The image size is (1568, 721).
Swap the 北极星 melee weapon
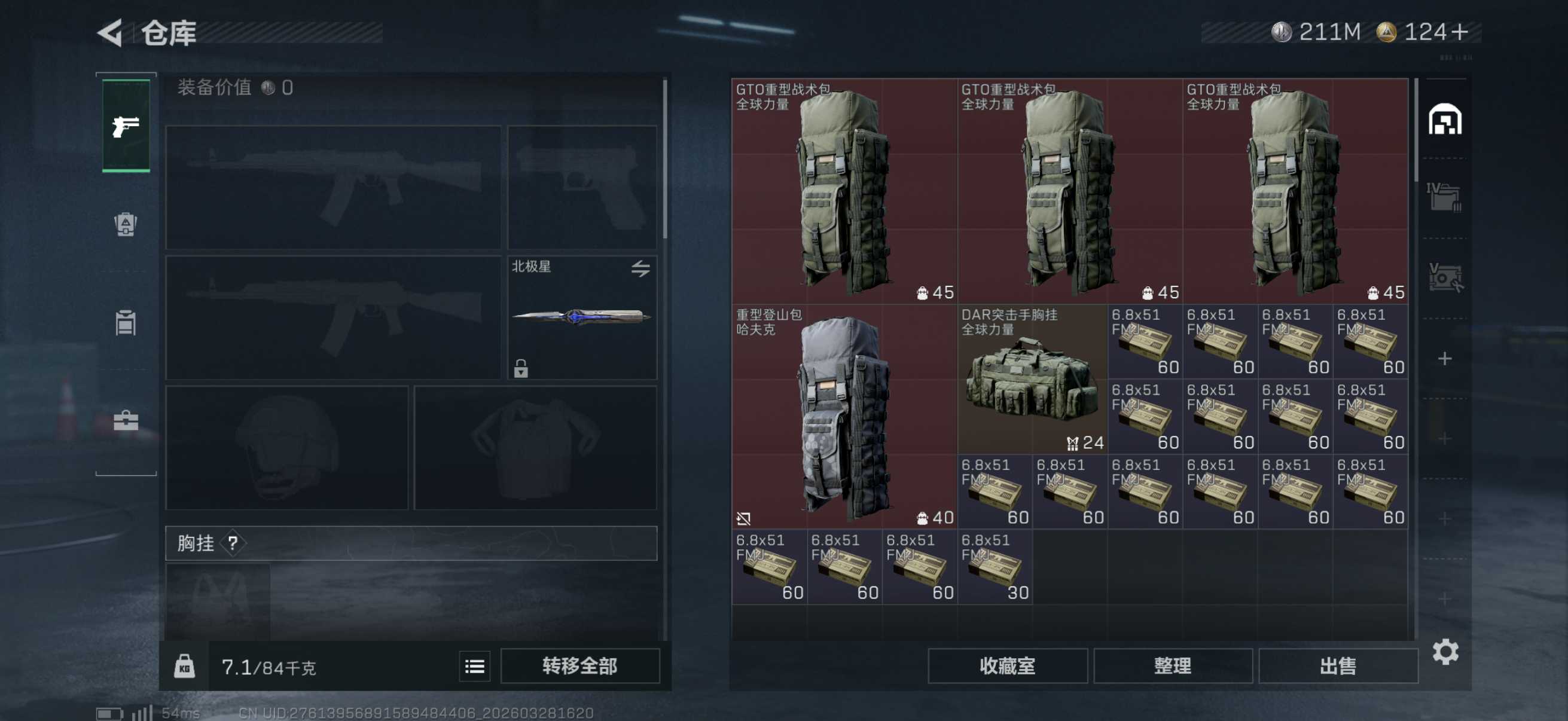640,268
